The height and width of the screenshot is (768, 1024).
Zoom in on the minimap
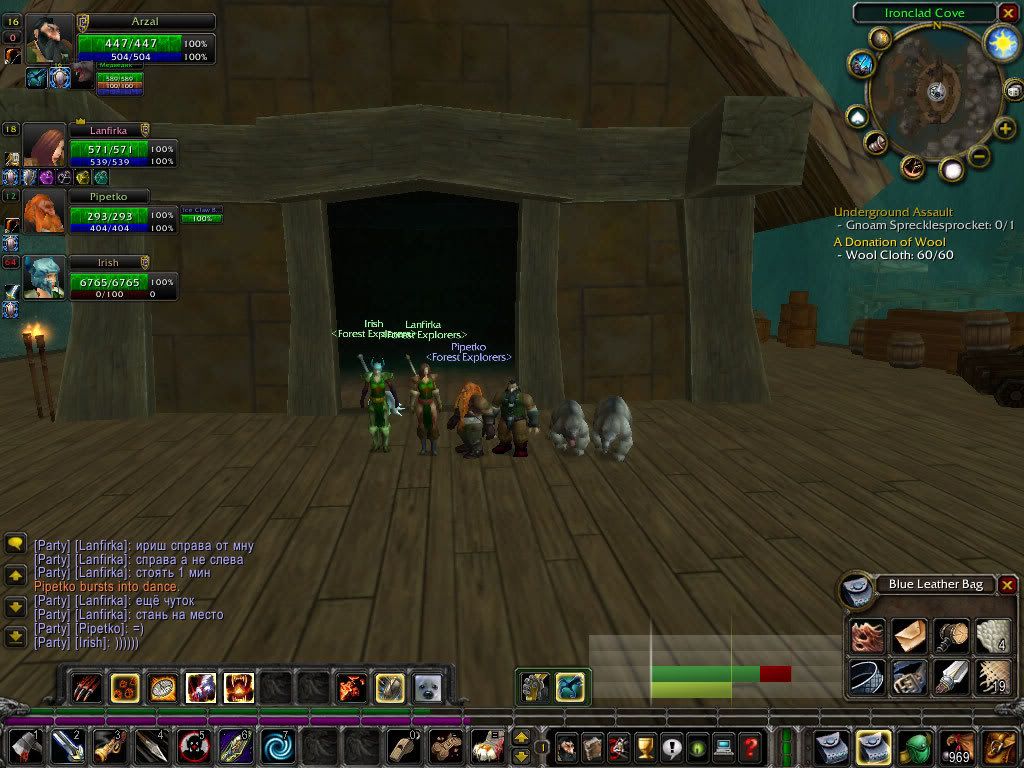[x=1004, y=128]
